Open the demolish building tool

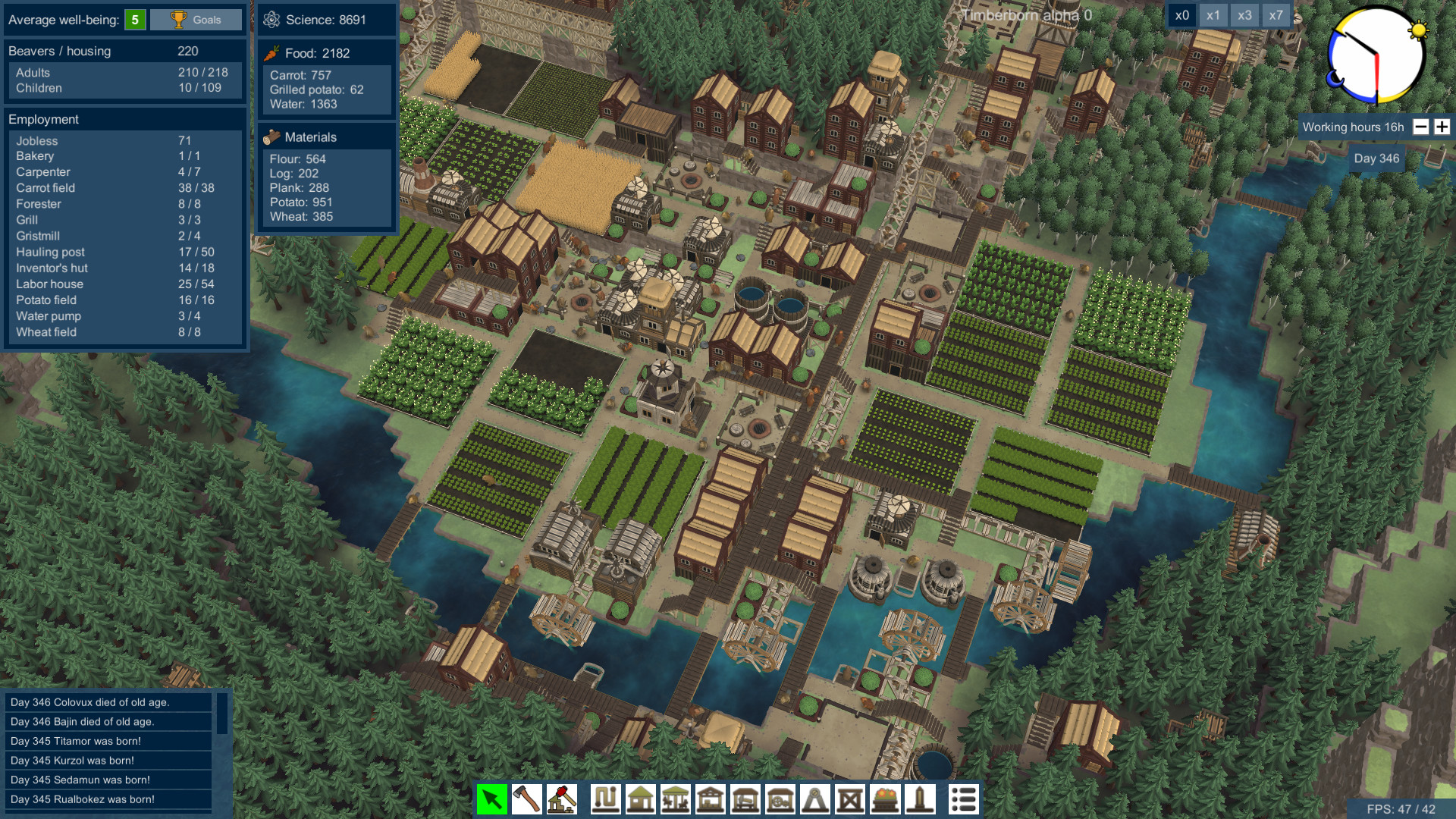560,799
